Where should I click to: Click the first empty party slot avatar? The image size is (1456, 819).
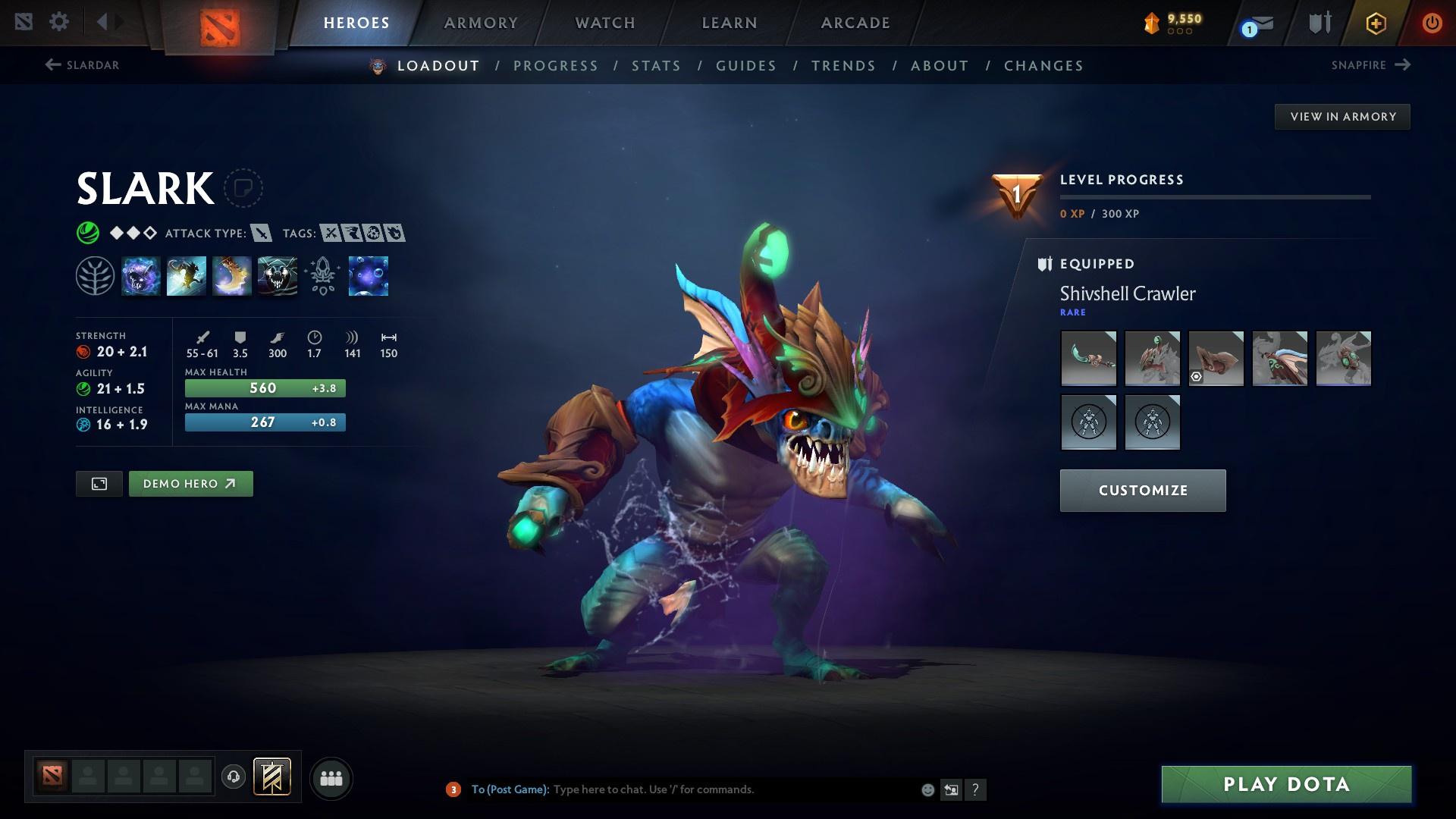point(86,777)
